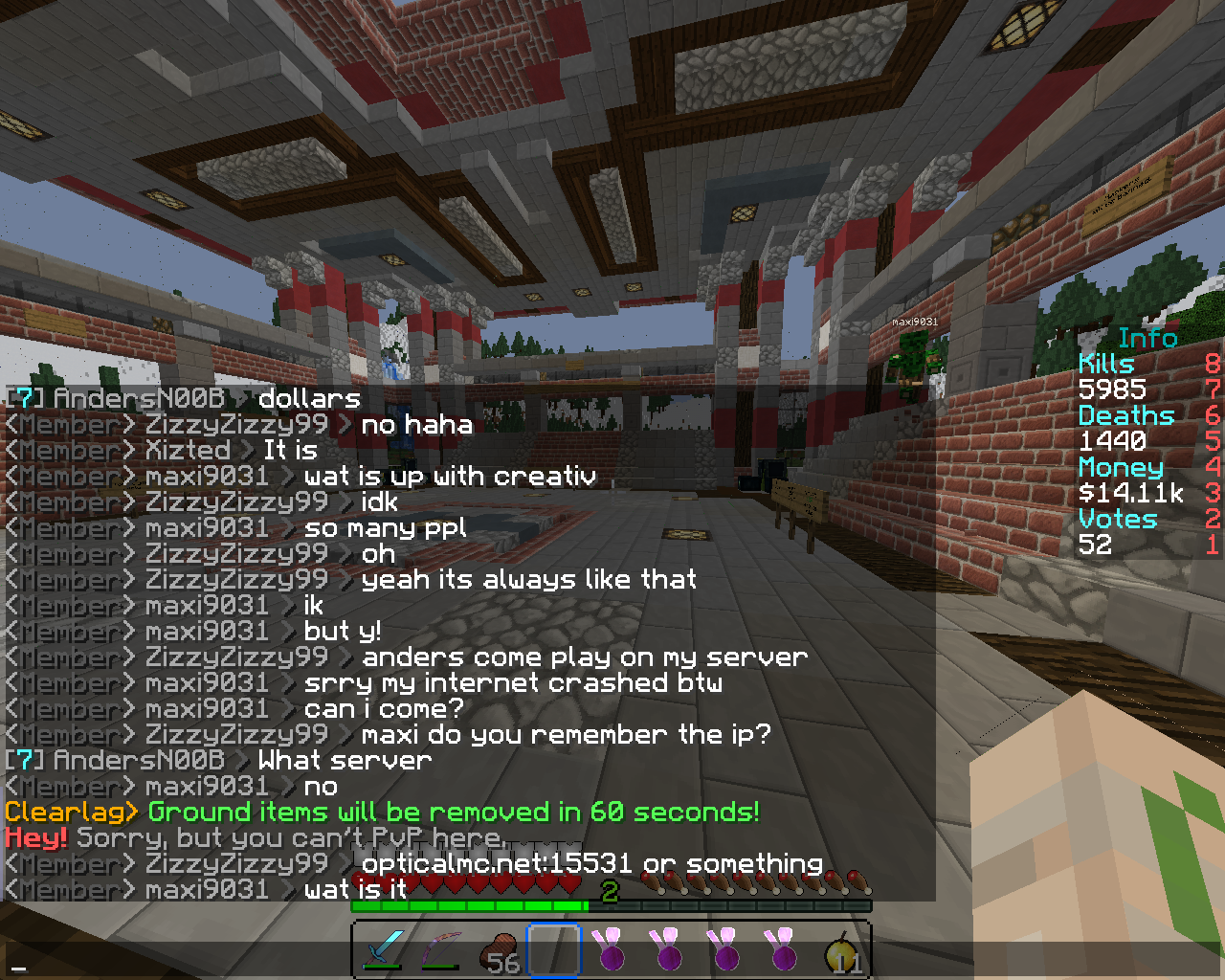Screen dimensions: 1225x980
Task: Select the last beetroot before the apple
Action: (782, 949)
